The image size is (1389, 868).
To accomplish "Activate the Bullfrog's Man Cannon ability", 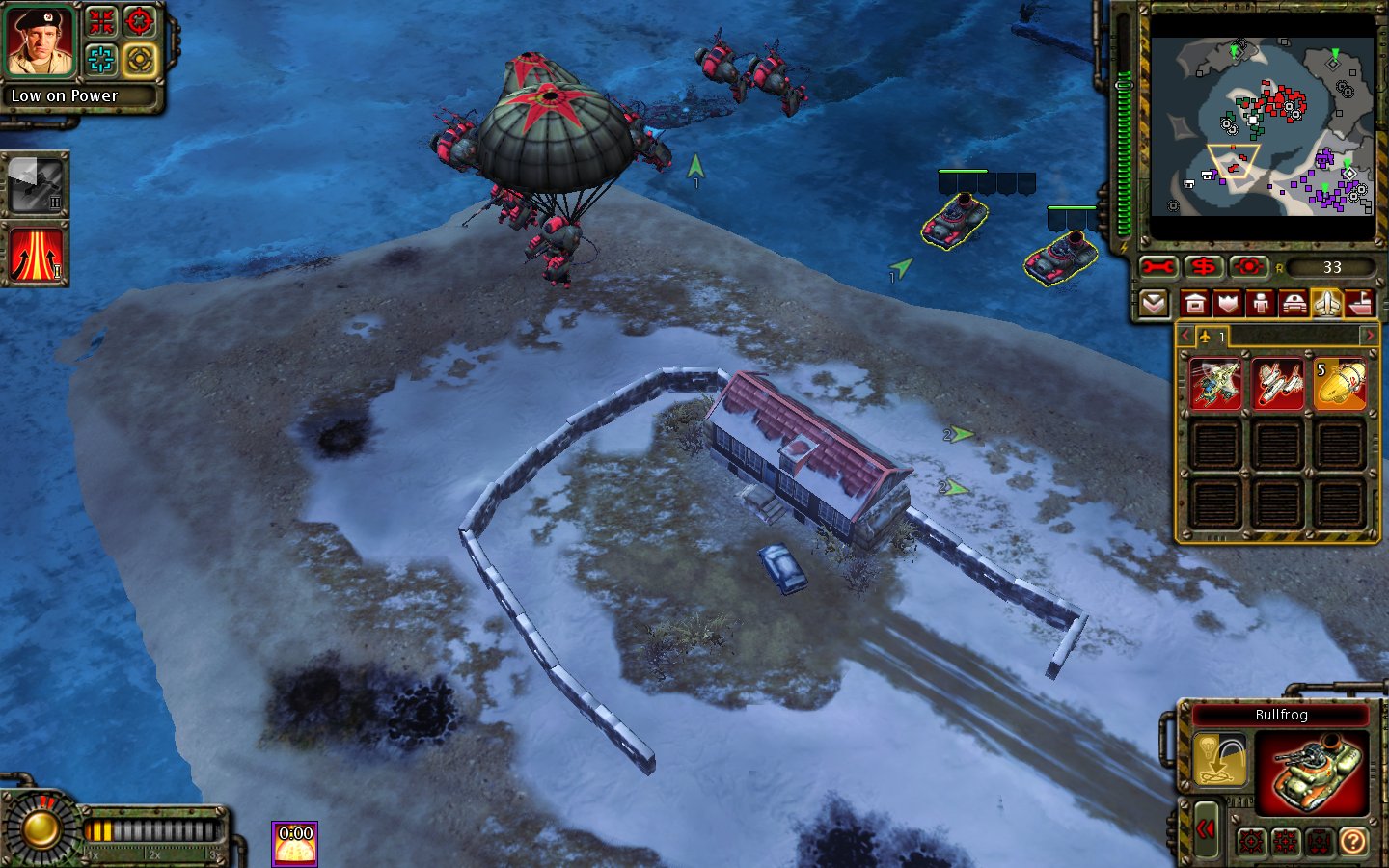I will (1219, 760).
